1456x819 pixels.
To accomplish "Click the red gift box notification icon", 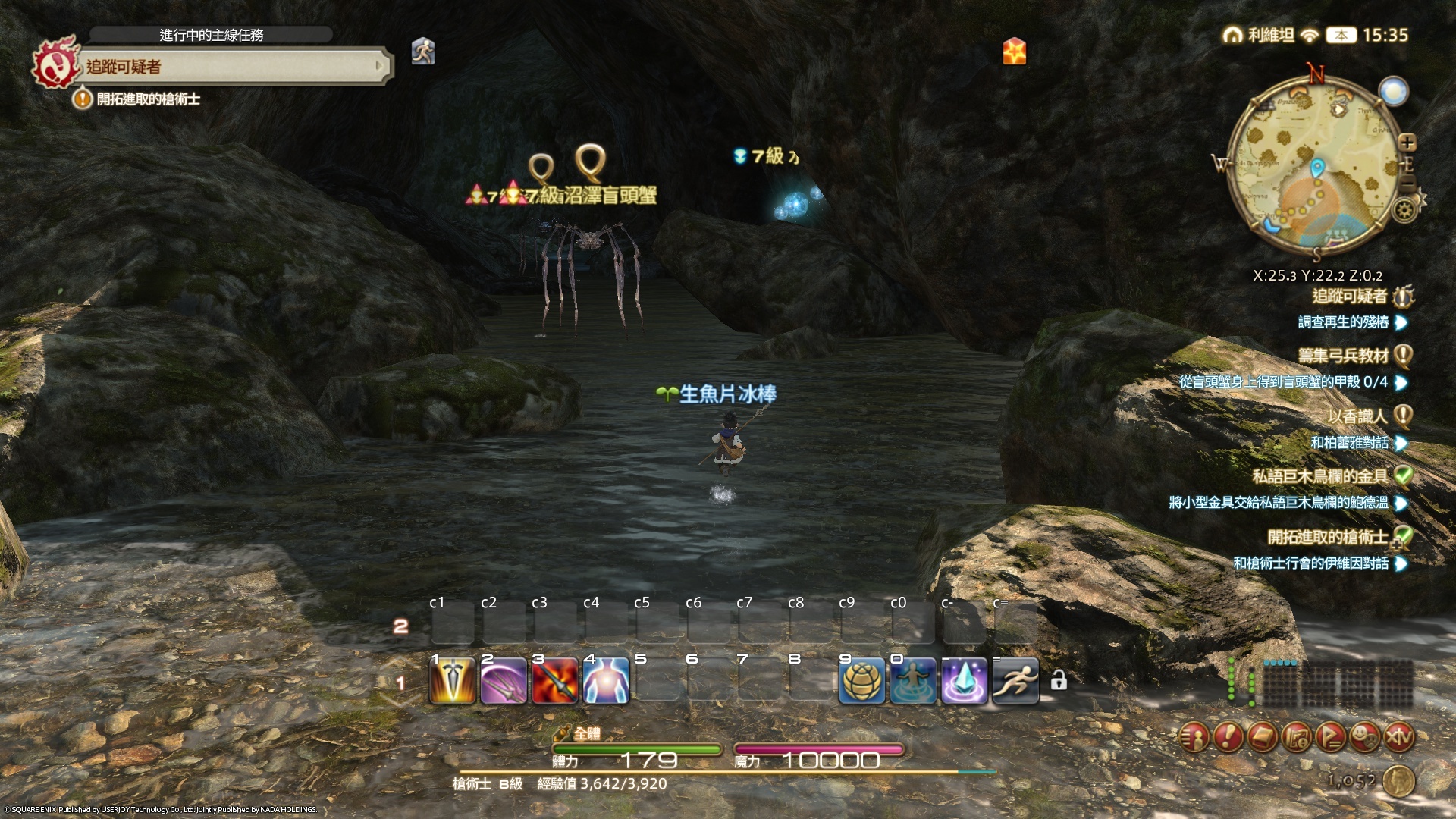I will pos(1014,52).
